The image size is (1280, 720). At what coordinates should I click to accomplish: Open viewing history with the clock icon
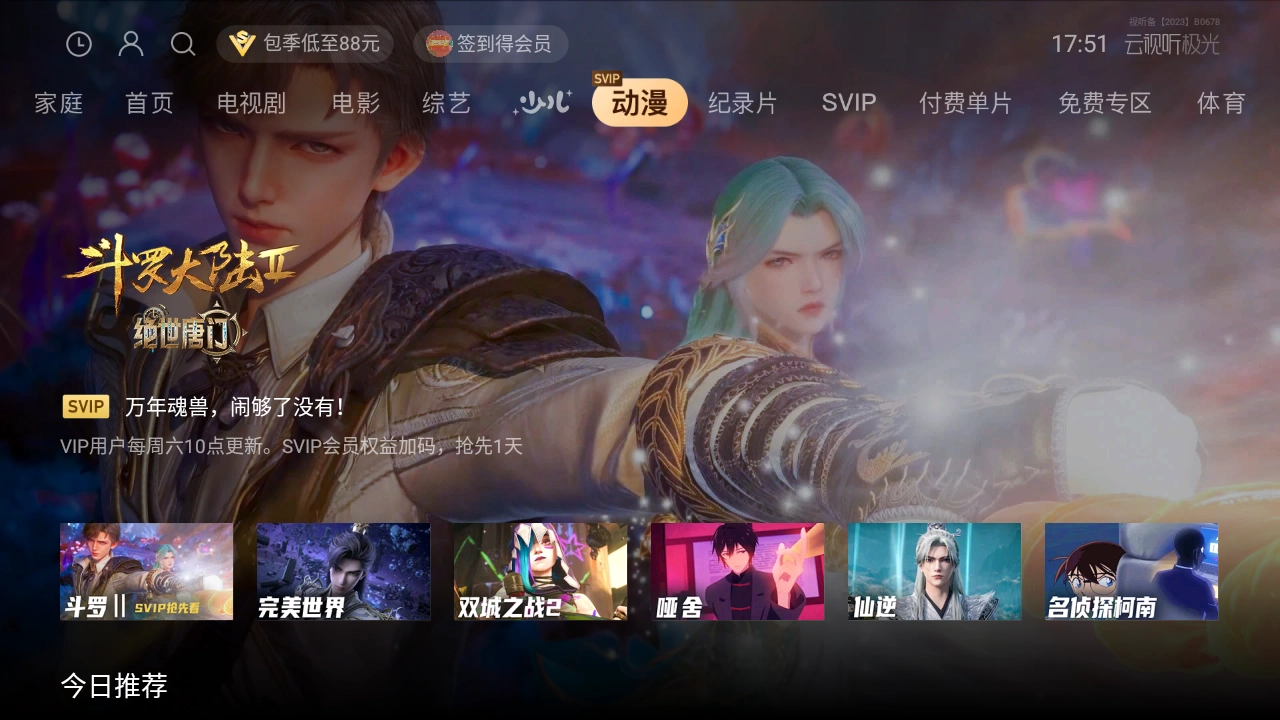point(78,44)
